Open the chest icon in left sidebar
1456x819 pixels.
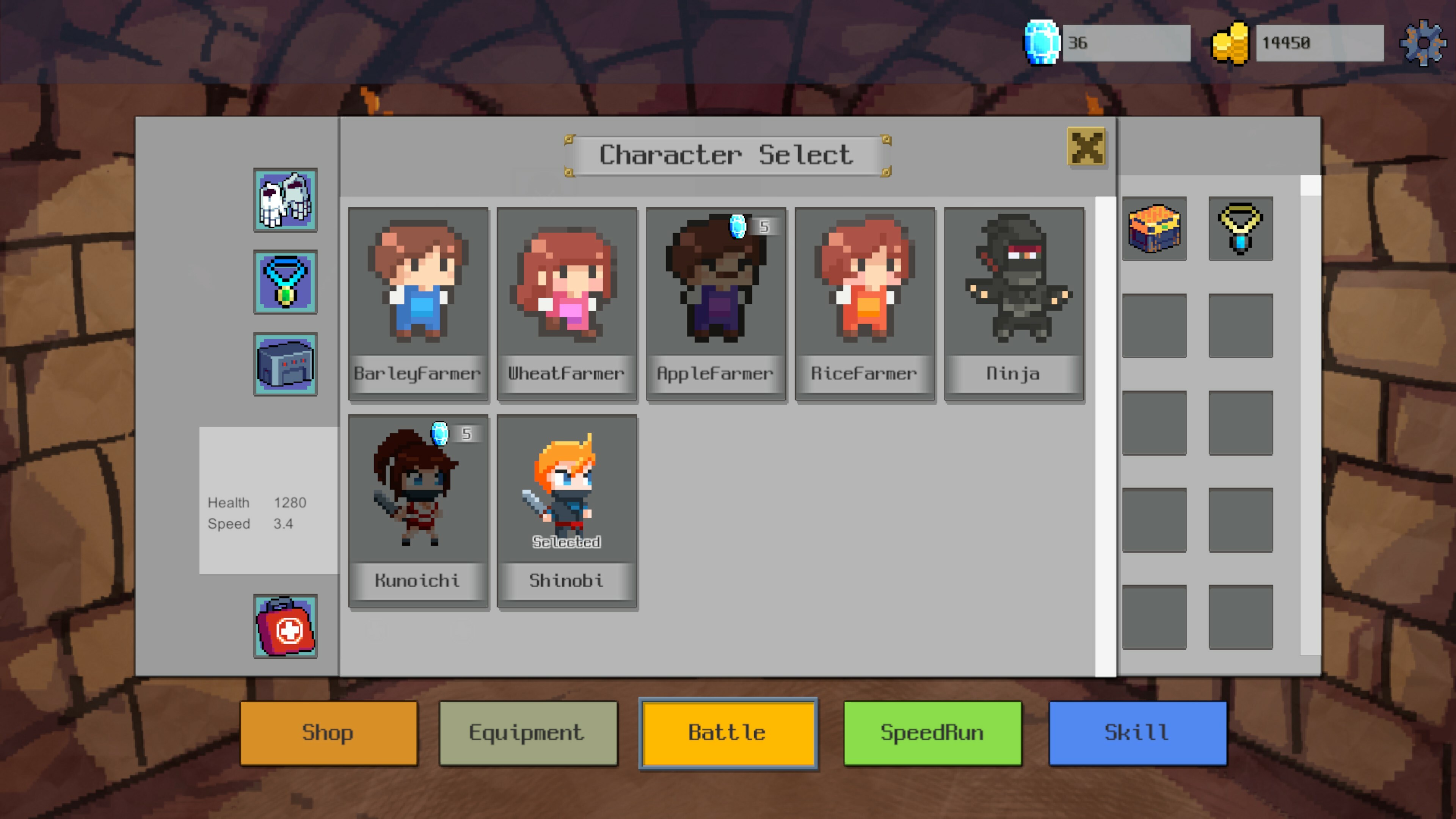286,364
